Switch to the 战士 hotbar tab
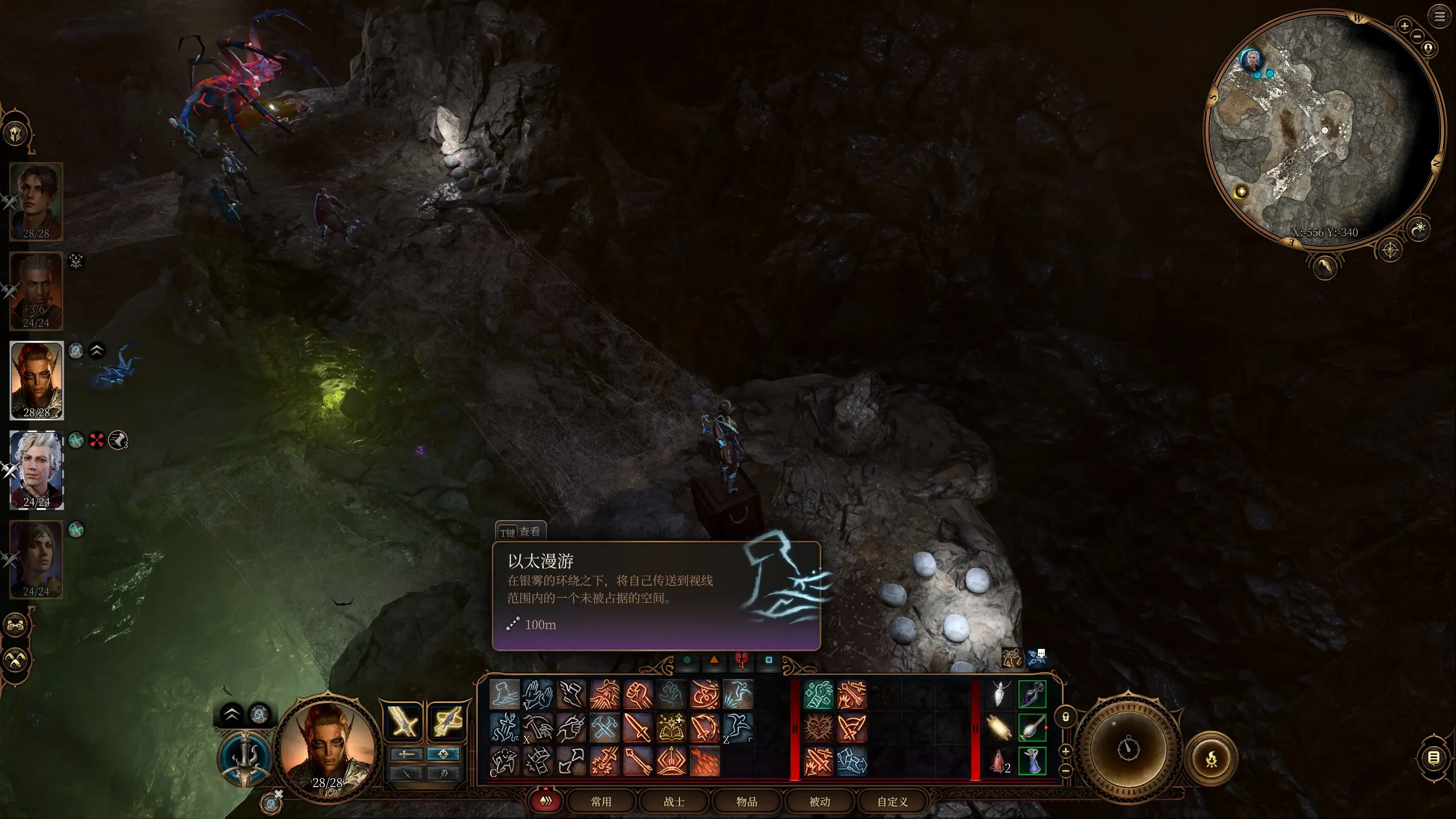Viewport: 1456px width, 819px height. click(x=674, y=801)
